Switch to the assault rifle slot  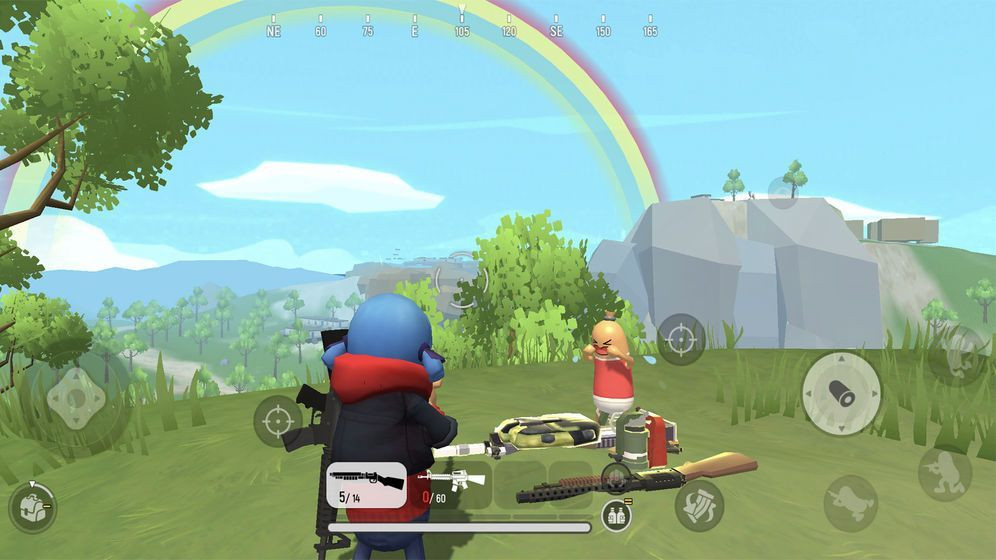[450, 484]
